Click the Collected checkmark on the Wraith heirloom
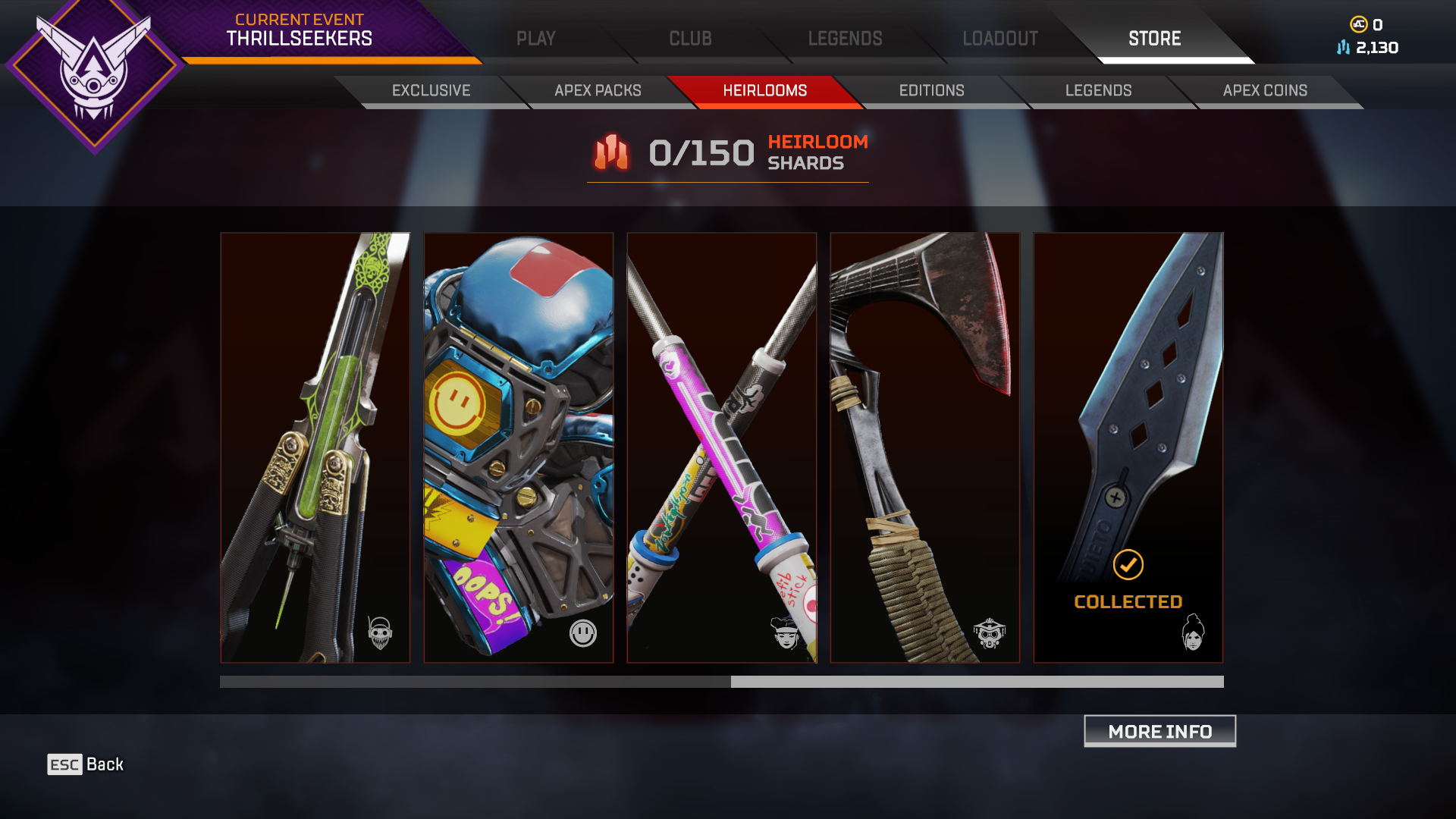The image size is (1456, 819). click(1128, 564)
